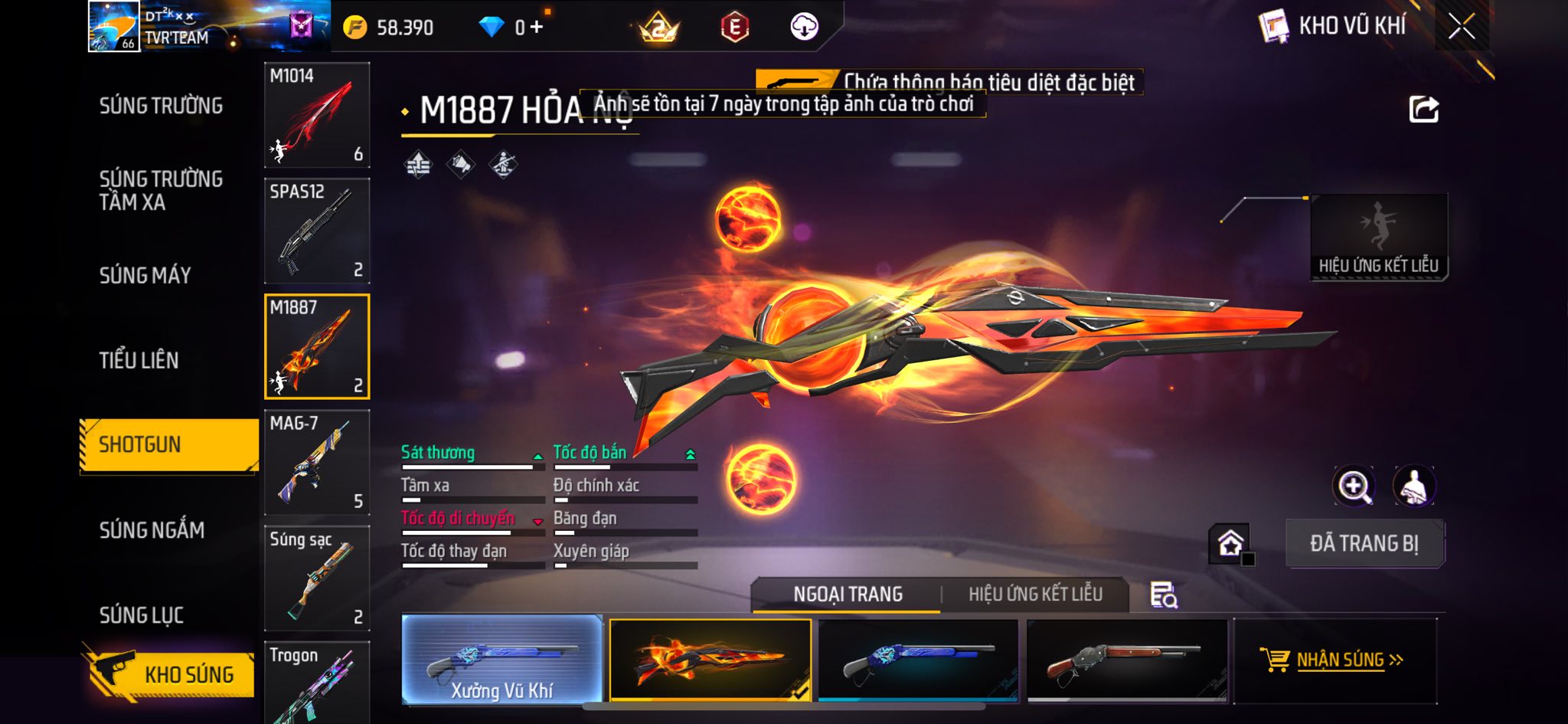Pick the Súng sạc weapon tile
This screenshot has height=724, width=1568.
(317, 578)
